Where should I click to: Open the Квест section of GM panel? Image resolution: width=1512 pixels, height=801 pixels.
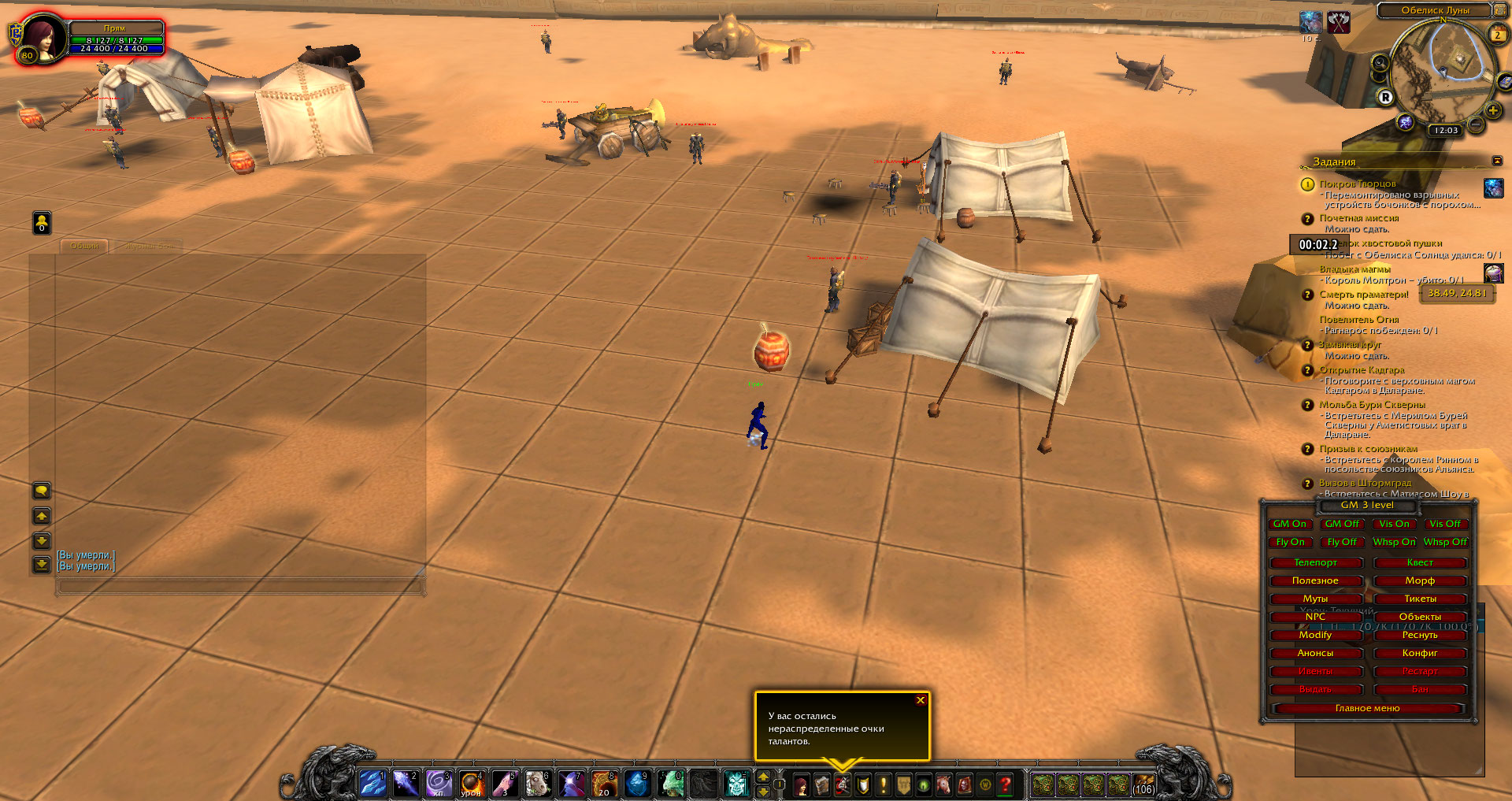[1420, 562]
